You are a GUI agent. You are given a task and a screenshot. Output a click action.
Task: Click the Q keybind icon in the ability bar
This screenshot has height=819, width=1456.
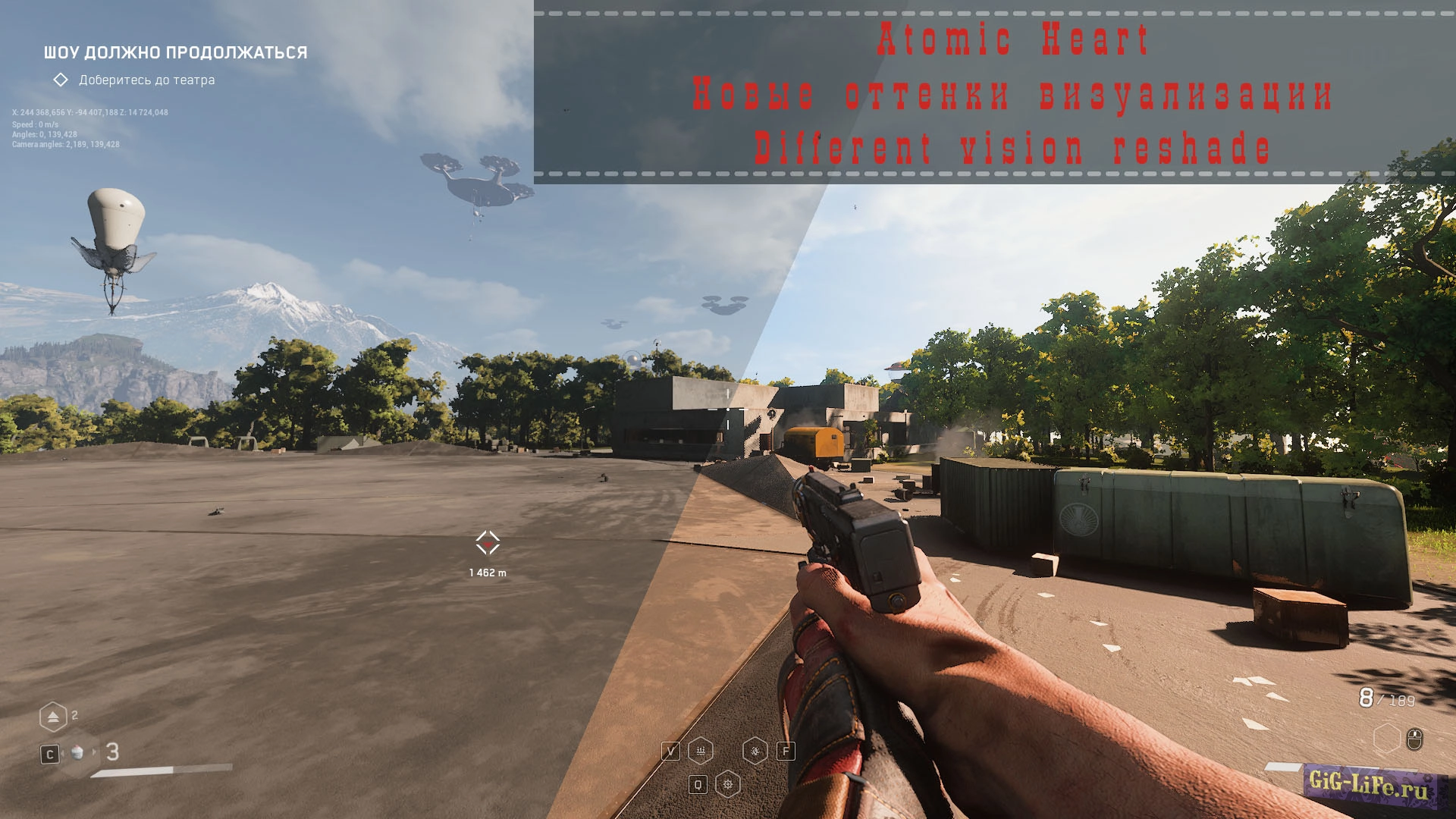point(698,784)
